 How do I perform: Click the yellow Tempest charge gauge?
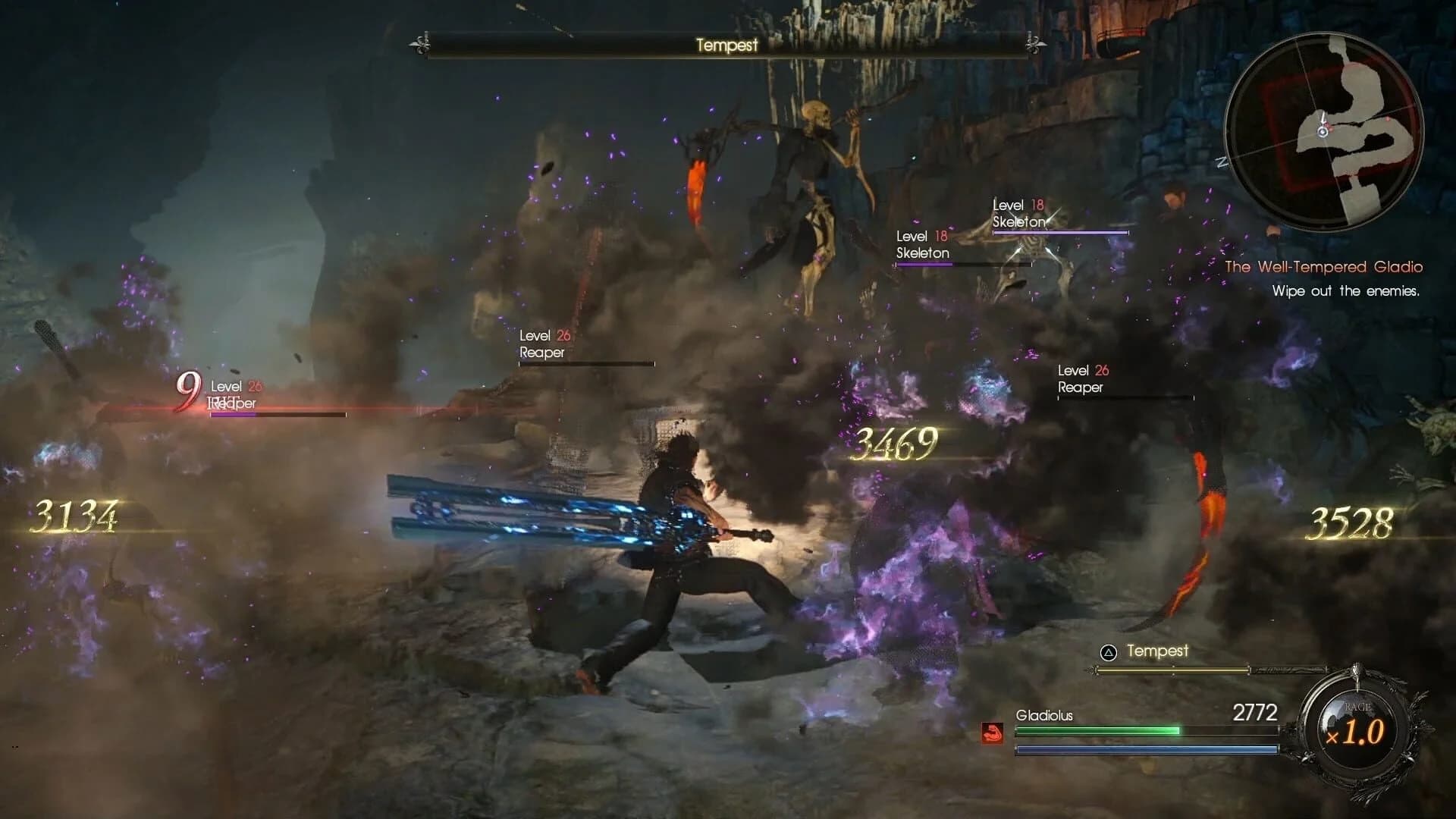[x=1172, y=670]
